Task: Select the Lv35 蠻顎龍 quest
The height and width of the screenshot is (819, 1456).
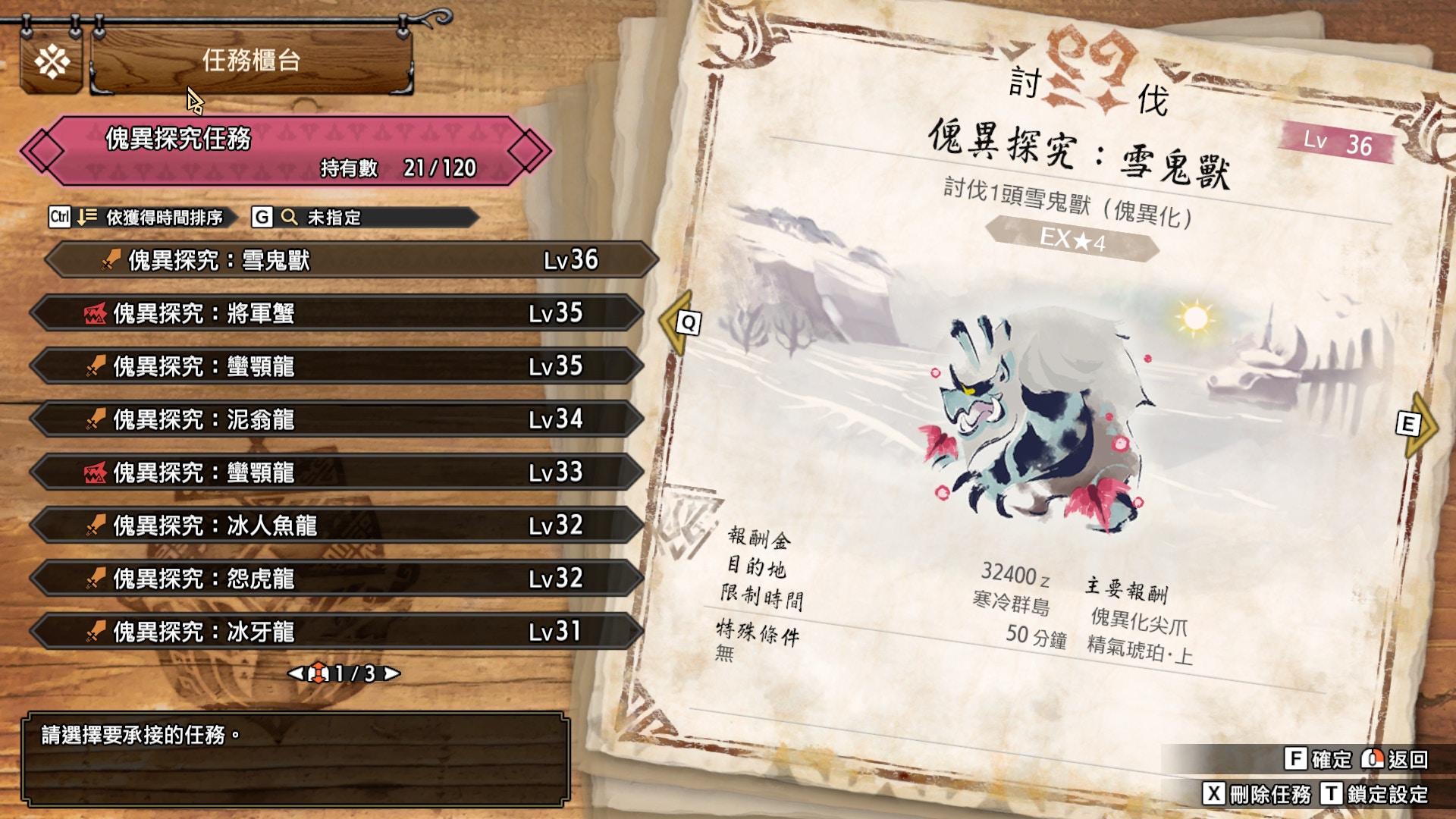Action: click(x=337, y=366)
